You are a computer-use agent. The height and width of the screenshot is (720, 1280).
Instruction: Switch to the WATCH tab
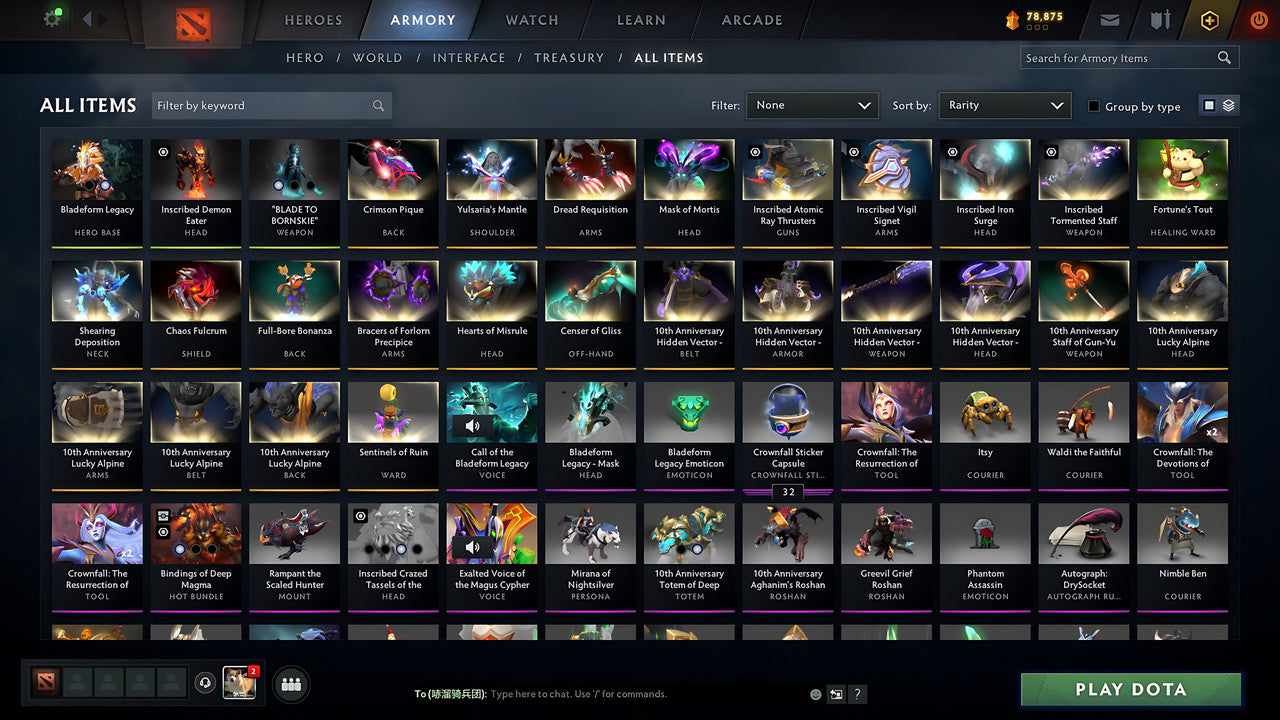click(530, 20)
